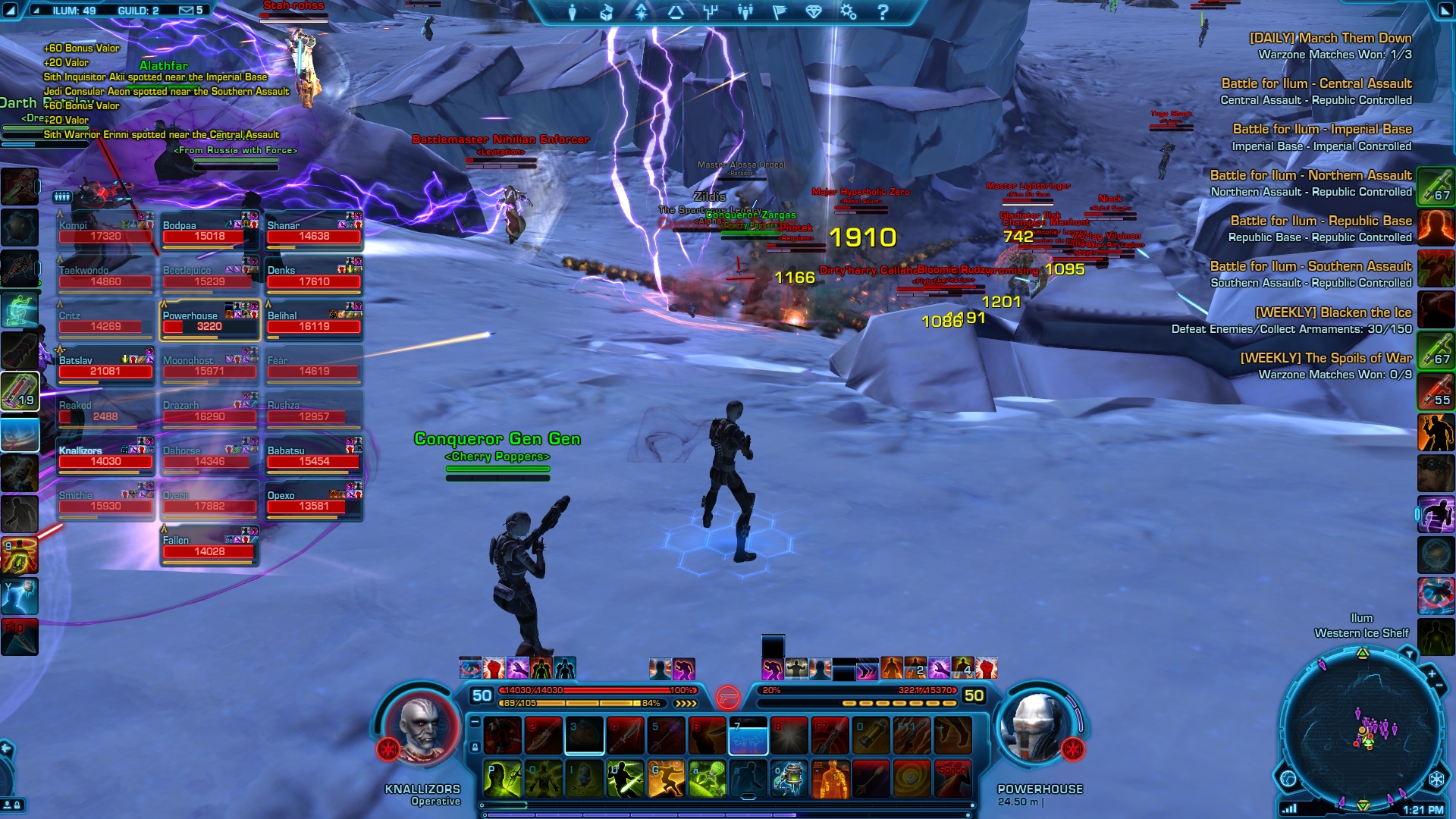Open the character sheet from top menu

573,12
